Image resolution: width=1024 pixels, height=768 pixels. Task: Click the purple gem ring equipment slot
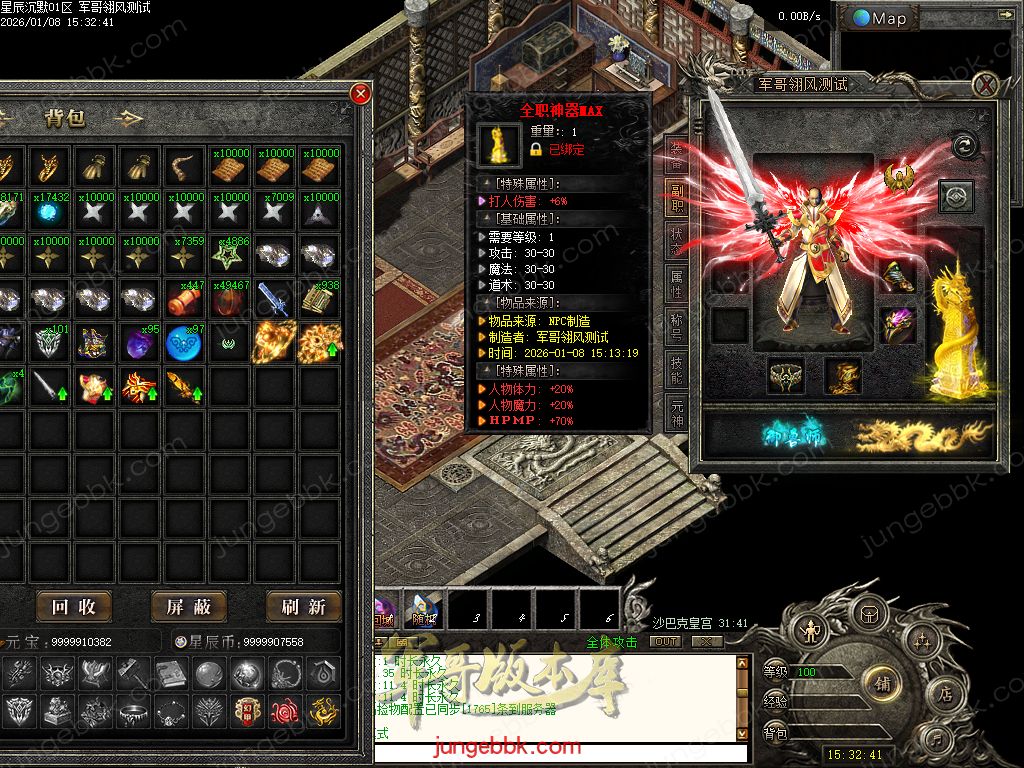898,326
